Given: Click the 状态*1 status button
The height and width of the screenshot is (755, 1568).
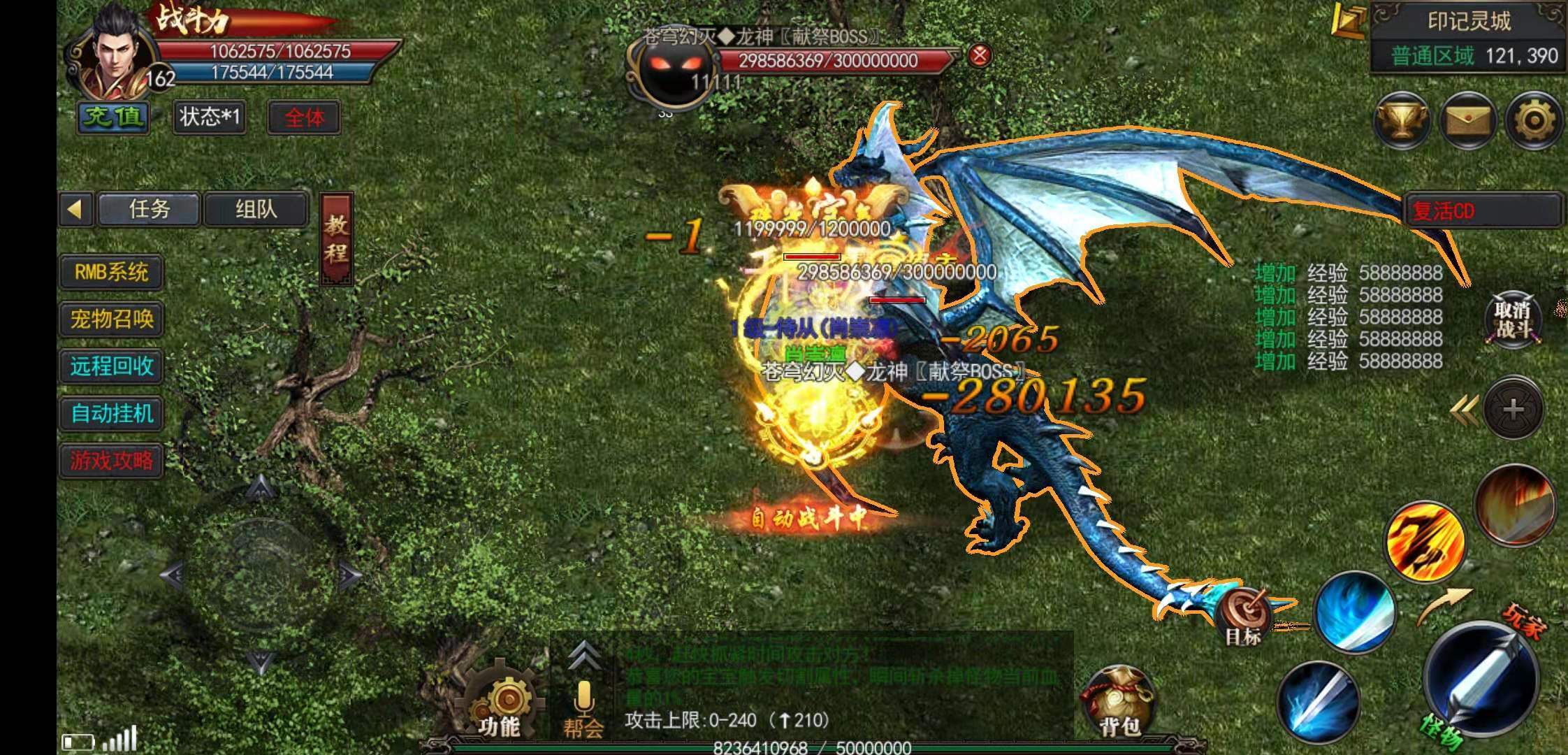Looking at the screenshot, I should pos(209,117).
